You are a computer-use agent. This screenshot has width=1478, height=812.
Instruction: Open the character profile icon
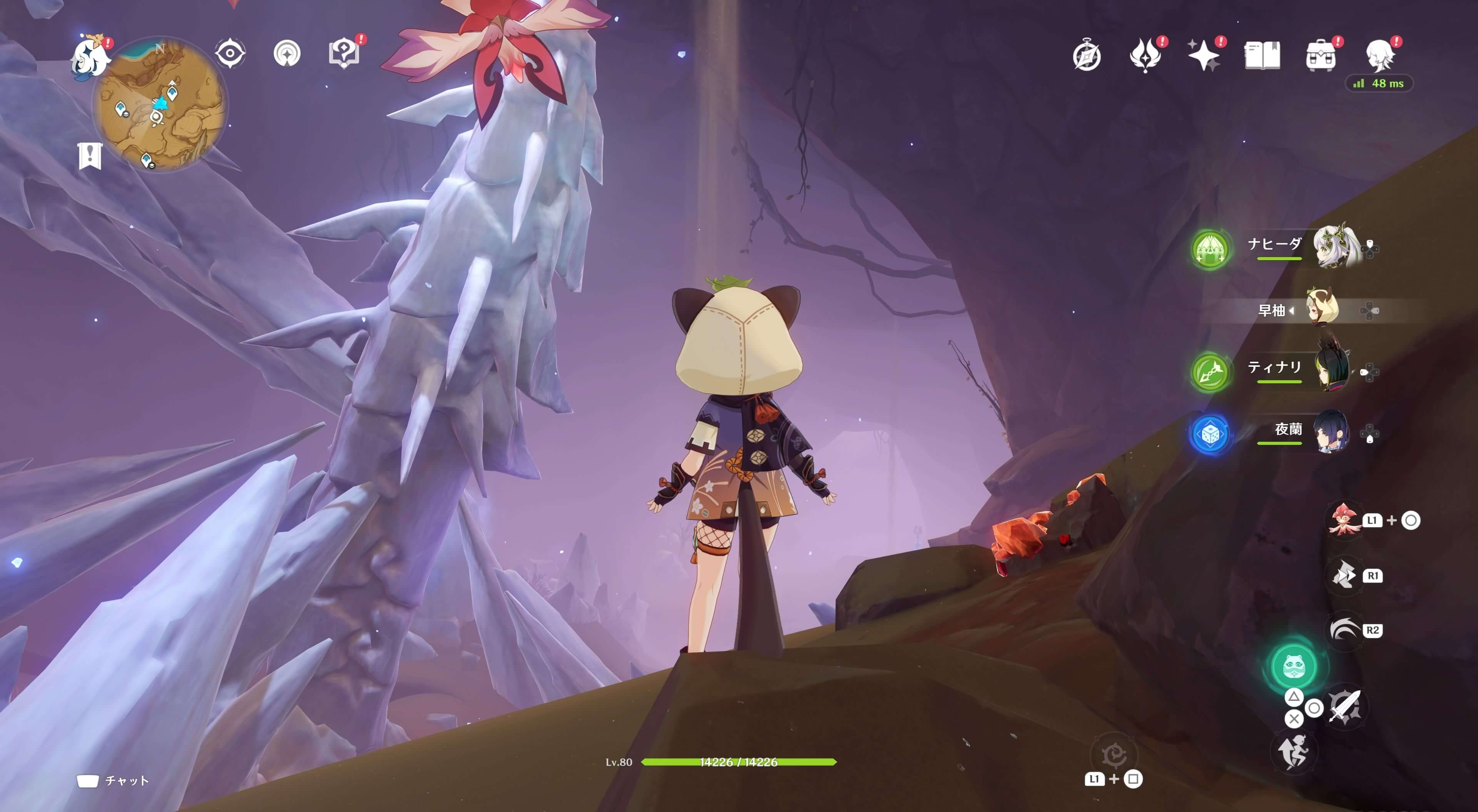click(x=1379, y=56)
